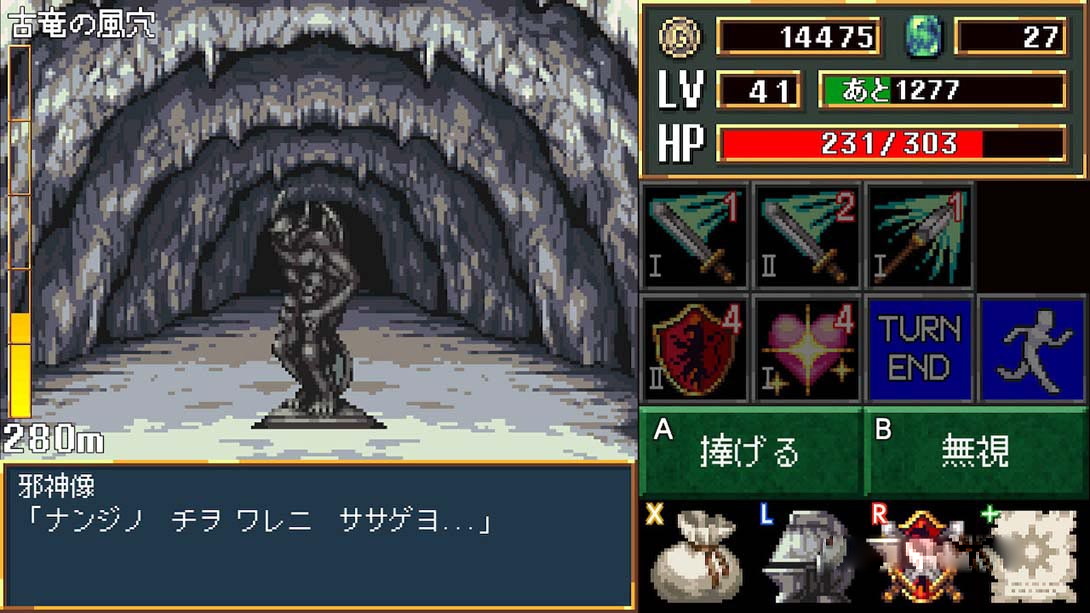The image size is (1090, 613).
Task: Click the TURN END button
Action: [x=920, y=348]
